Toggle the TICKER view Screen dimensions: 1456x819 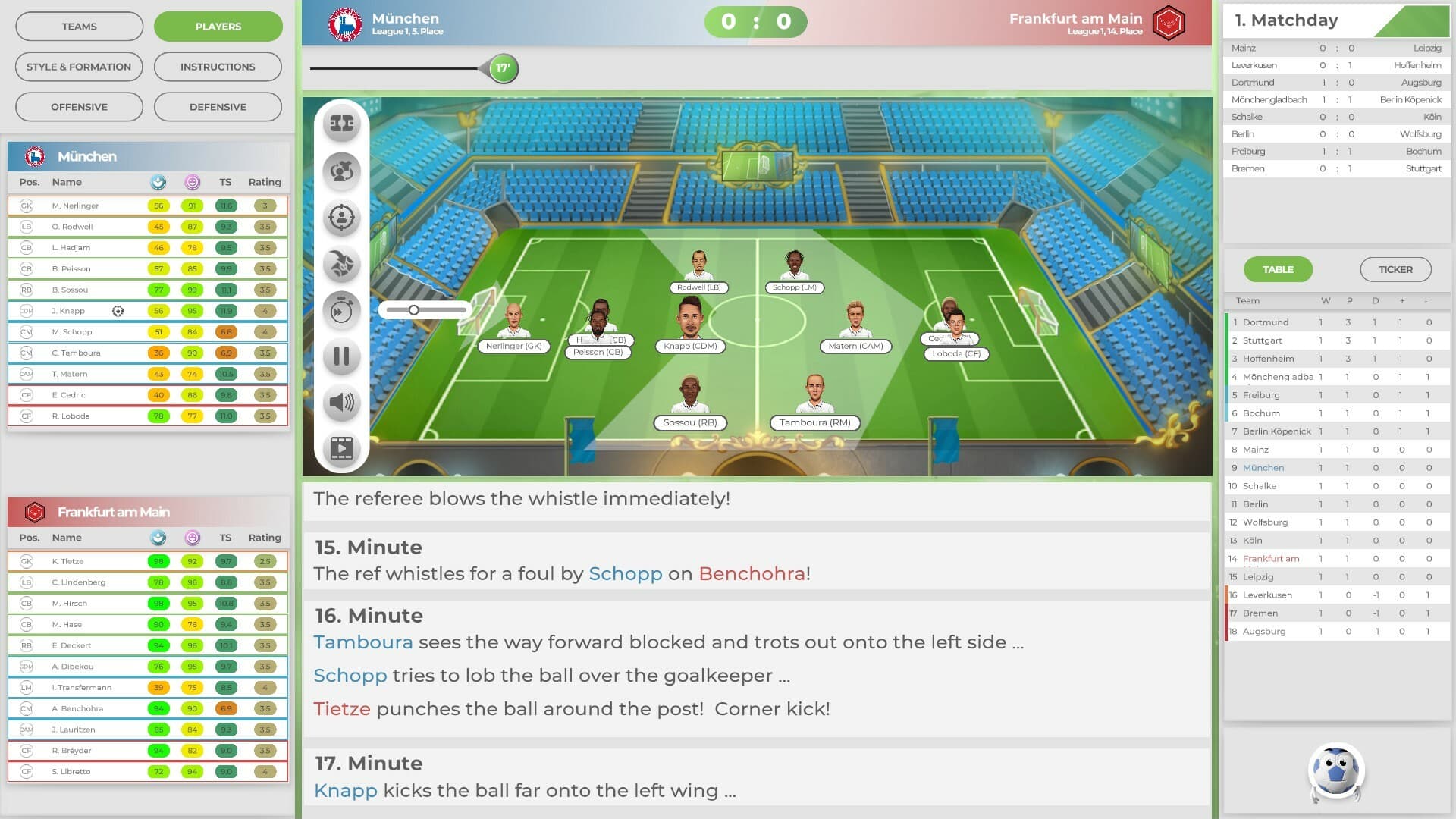(x=1395, y=269)
